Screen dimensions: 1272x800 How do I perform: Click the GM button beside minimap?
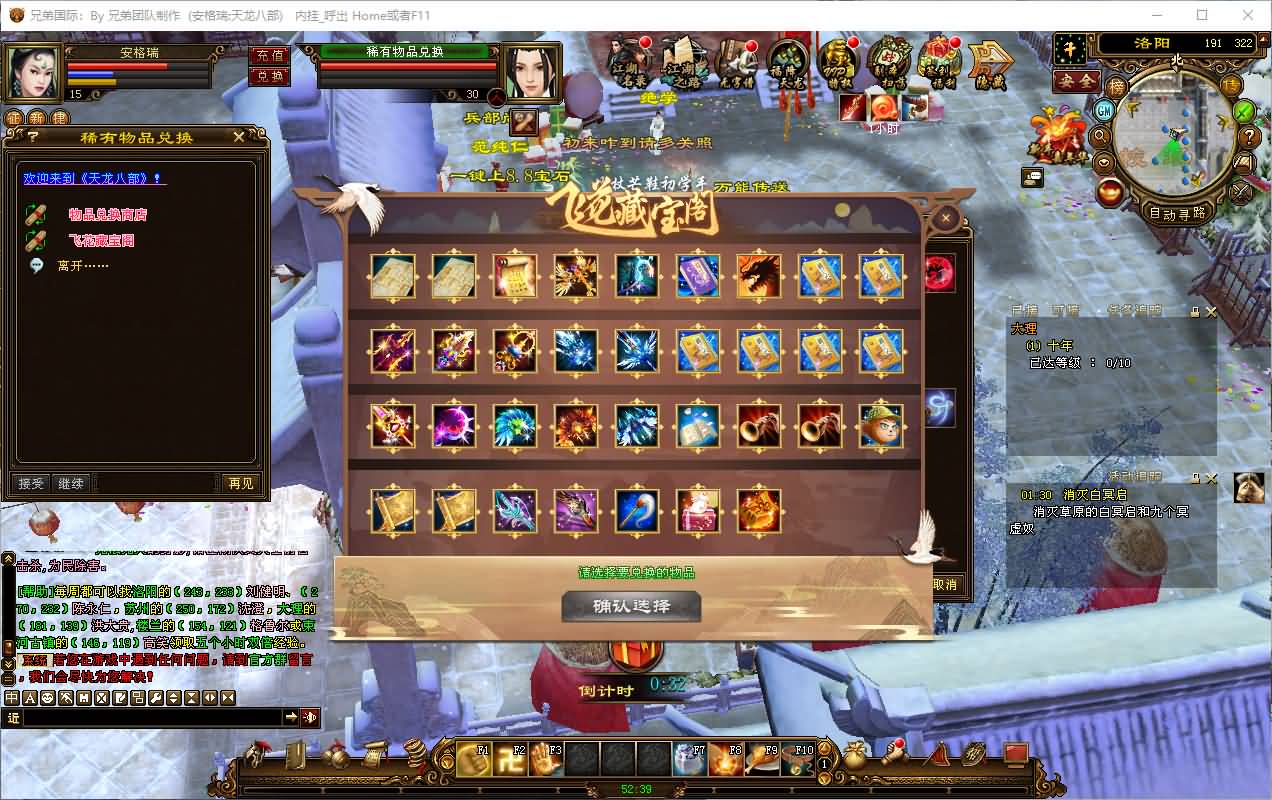tap(1105, 110)
